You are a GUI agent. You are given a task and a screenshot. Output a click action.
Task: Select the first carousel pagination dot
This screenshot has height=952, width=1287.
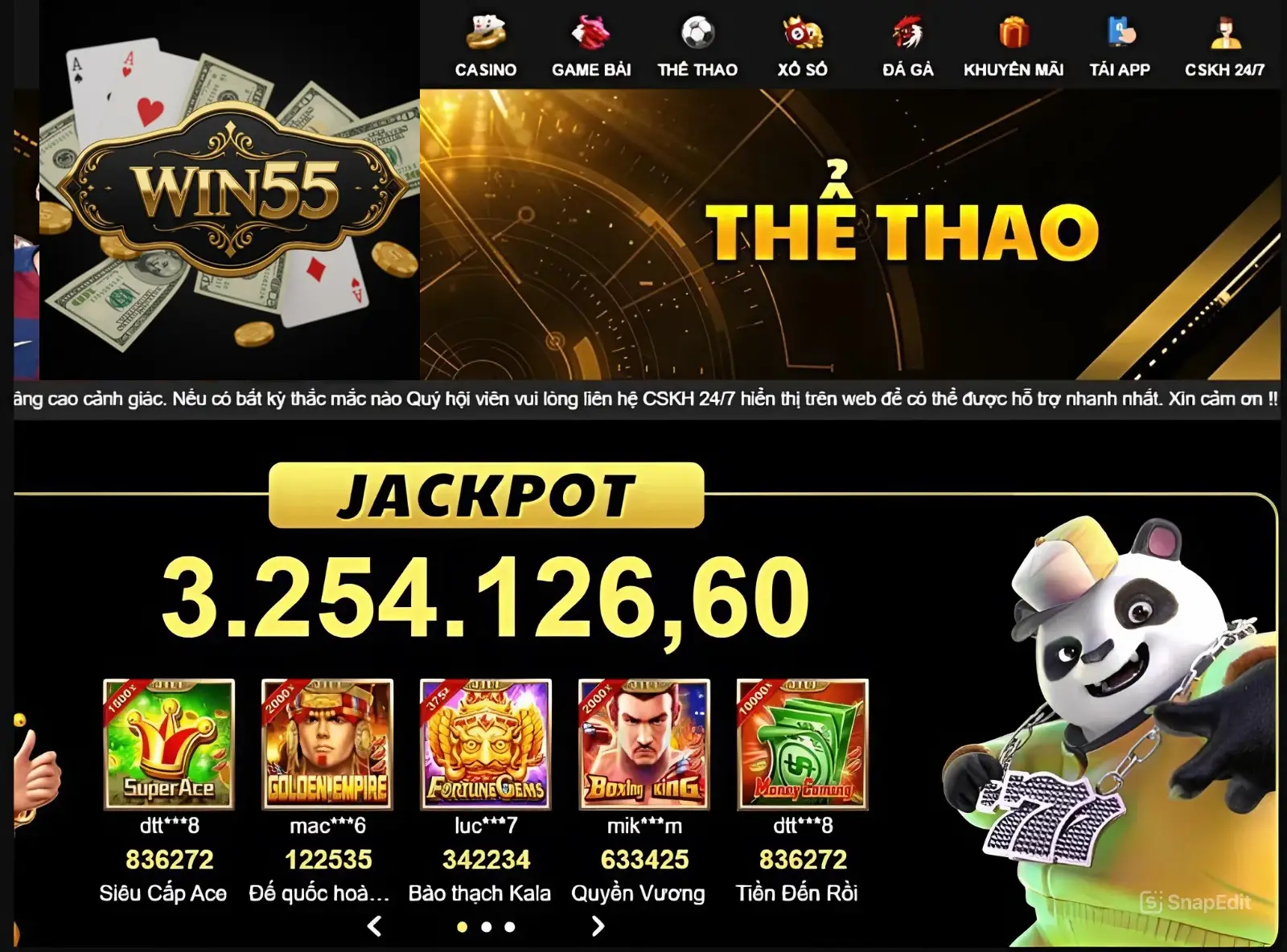click(x=461, y=926)
